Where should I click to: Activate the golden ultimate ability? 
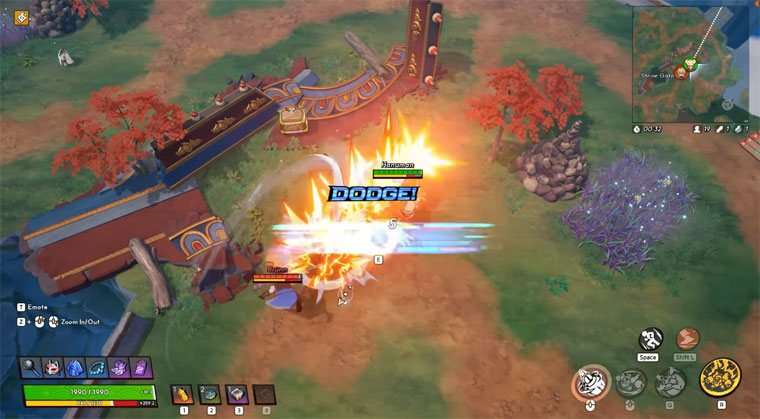tap(719, 380)
